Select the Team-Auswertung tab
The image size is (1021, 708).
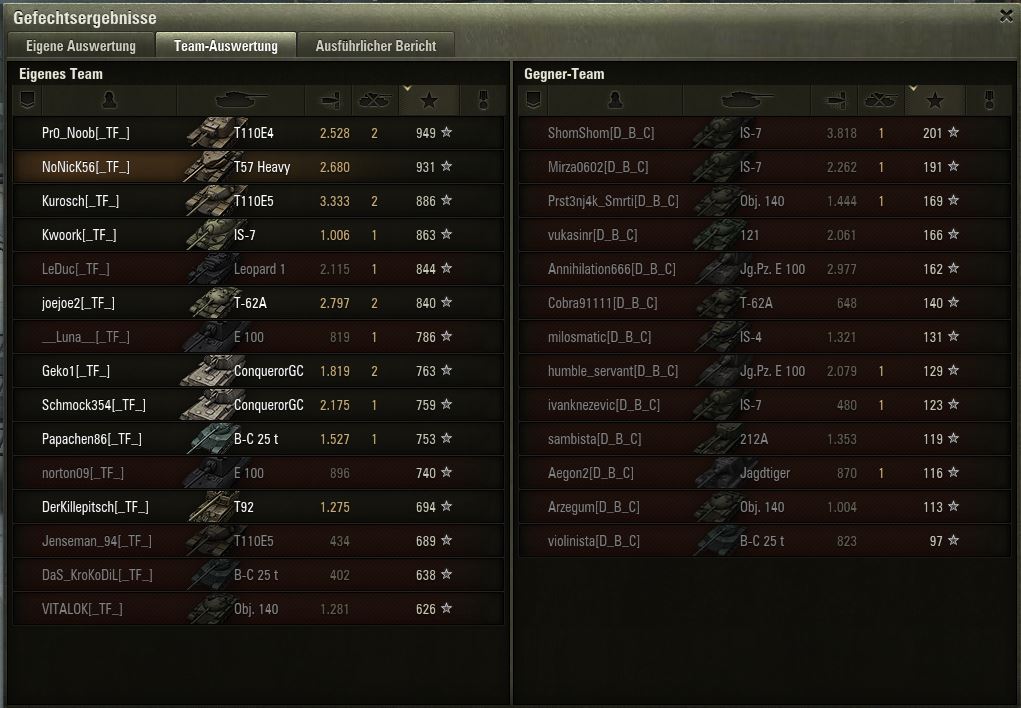tap(225, 46)
